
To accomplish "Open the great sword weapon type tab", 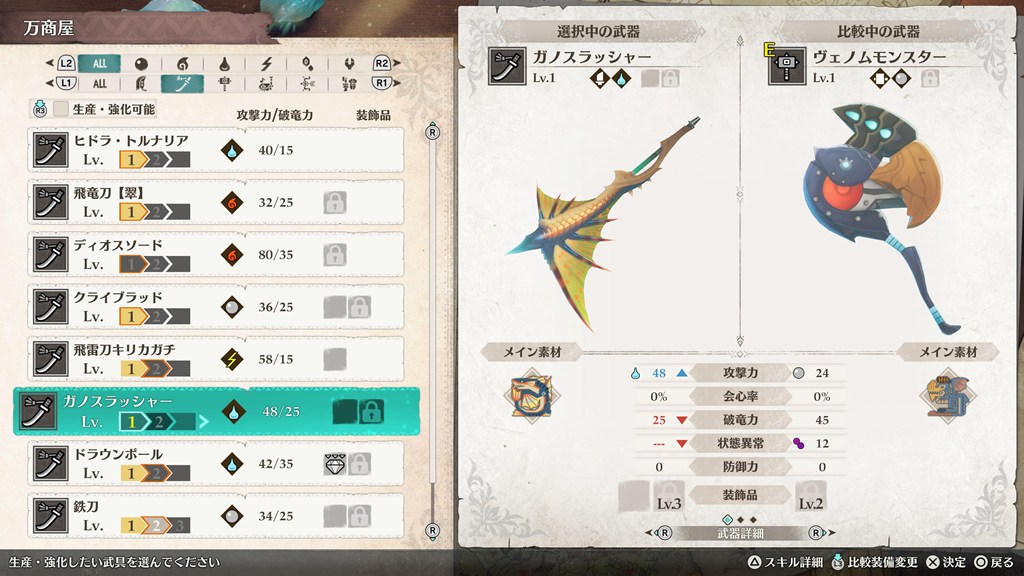I will [141, 84].
